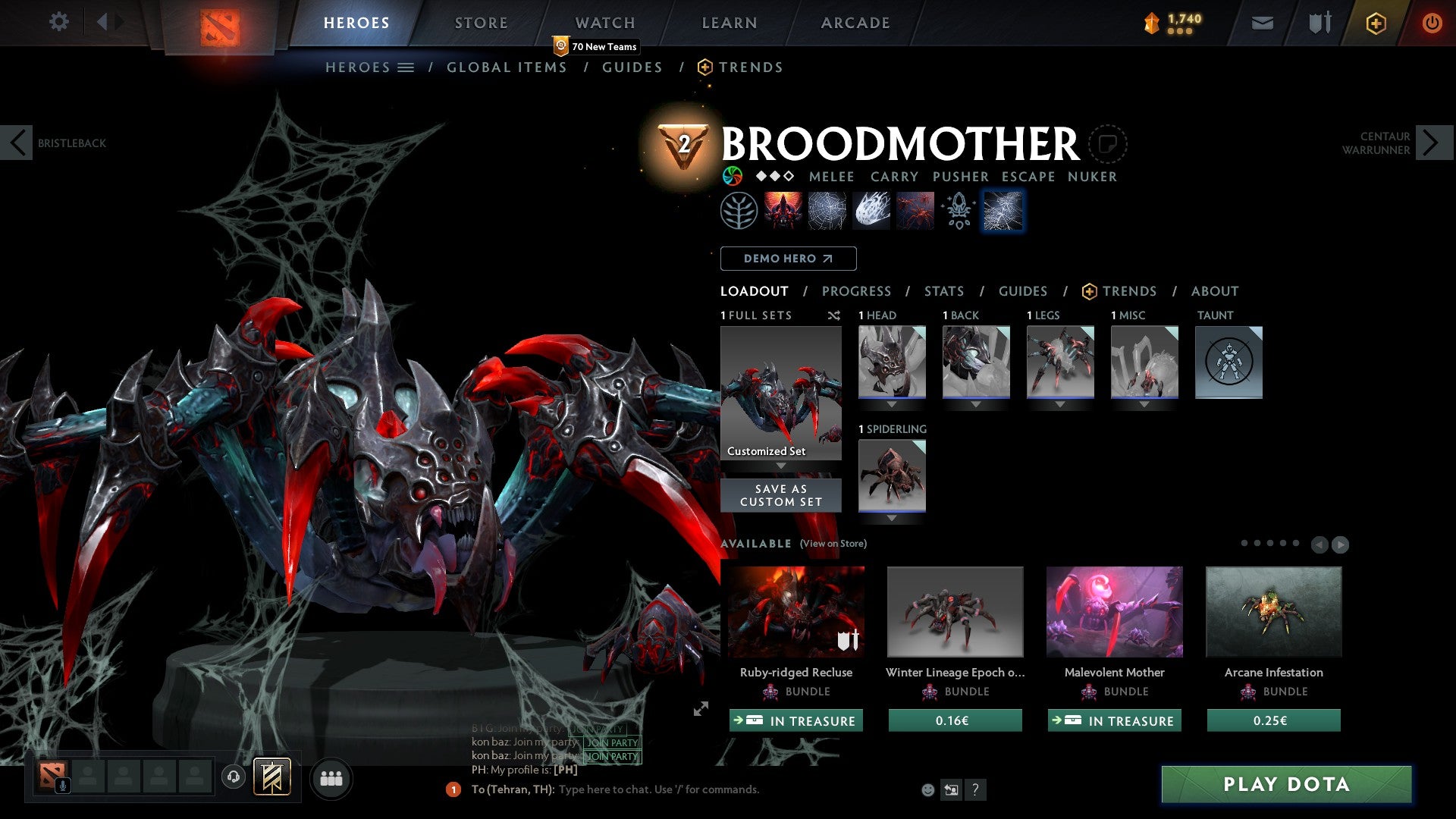Viewport: 1456px width, 819px height.
Task: Open the ARCADE menu item
Action: pyautogui.click(x=855, y=22)
